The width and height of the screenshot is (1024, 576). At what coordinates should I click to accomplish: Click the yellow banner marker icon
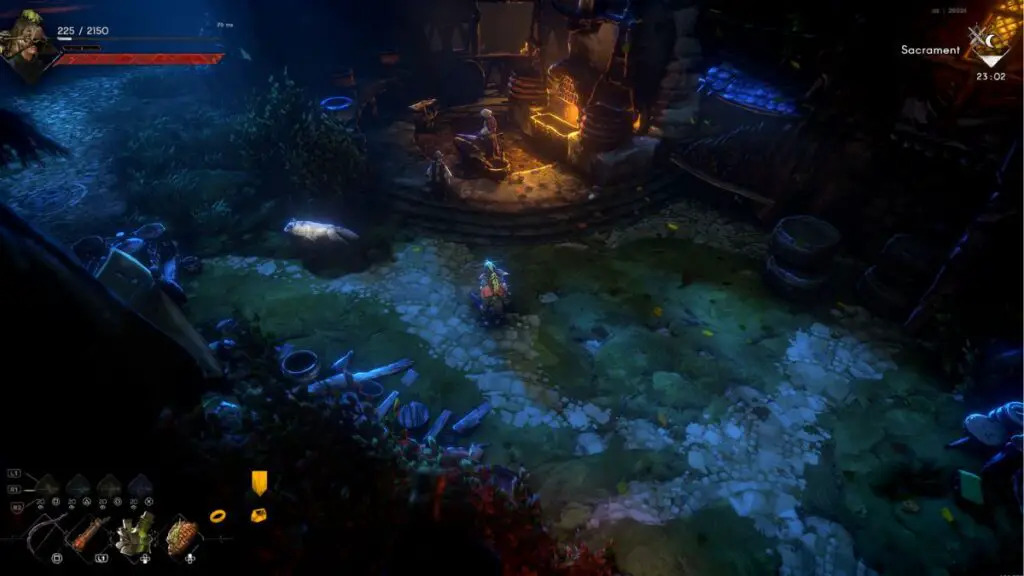pos(258,483)
